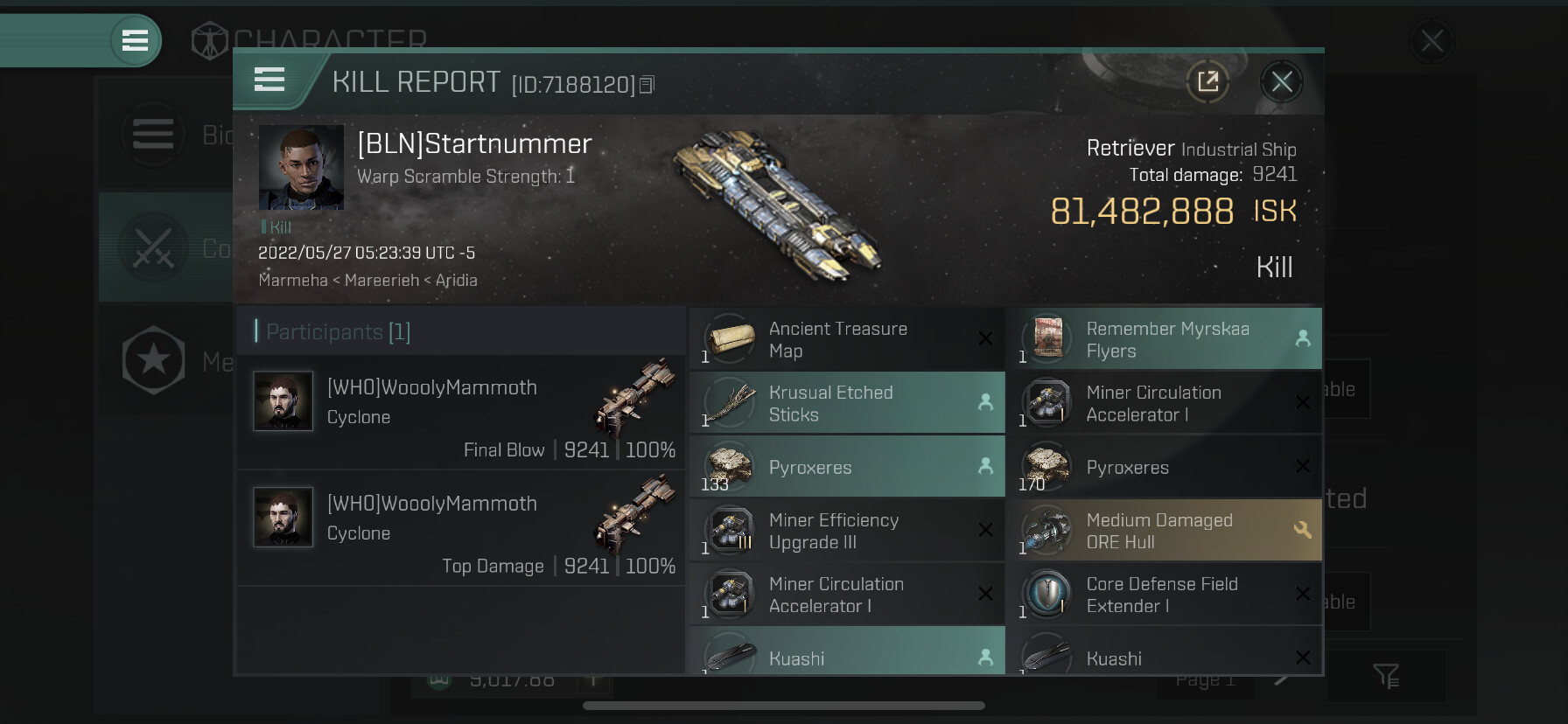
Task: Pick the Medium Damaged ORE Hull item
Action: coord(1163,531)
